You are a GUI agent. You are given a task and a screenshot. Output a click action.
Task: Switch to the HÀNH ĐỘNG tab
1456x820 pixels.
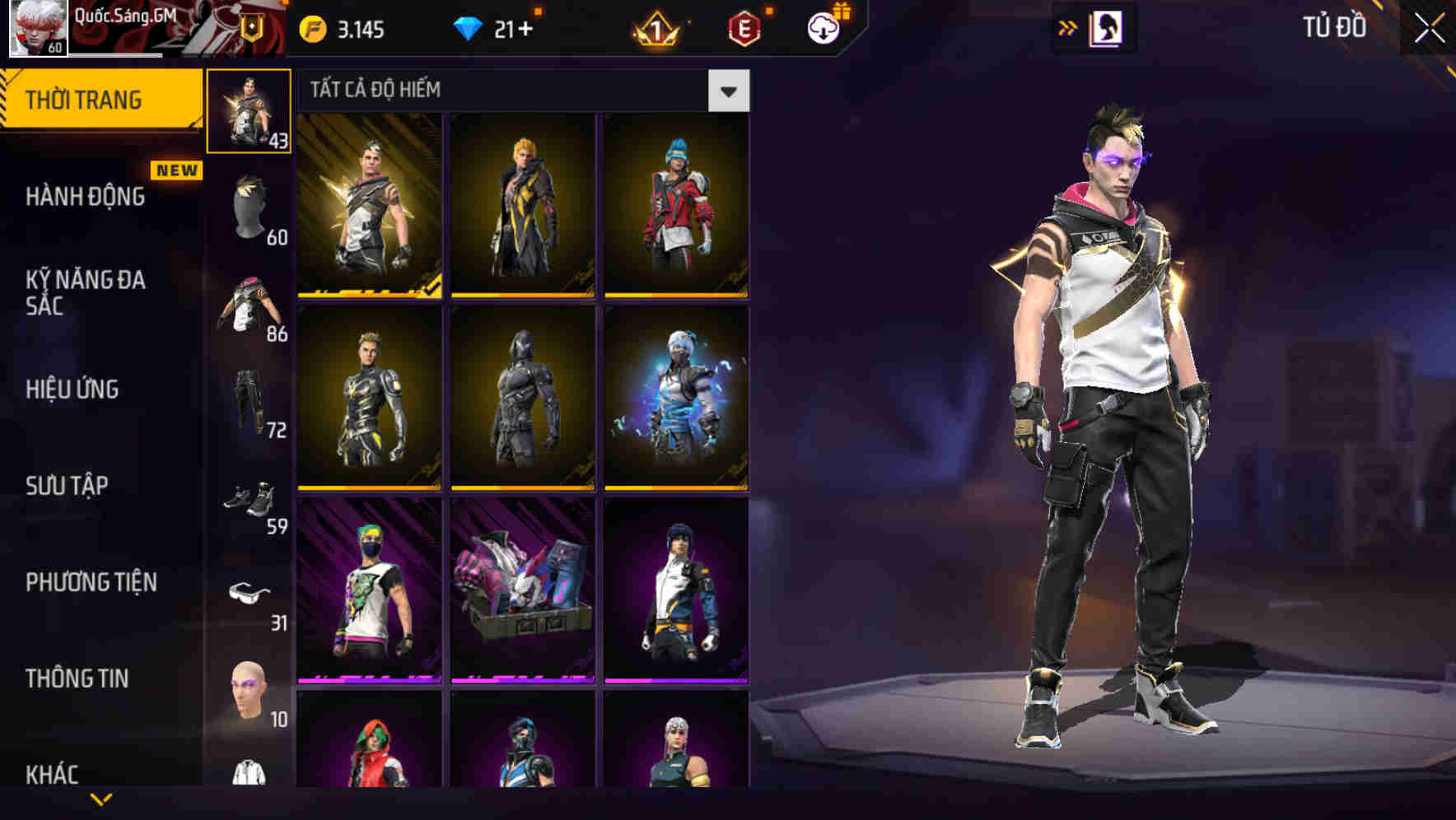[x=85, y=197]
